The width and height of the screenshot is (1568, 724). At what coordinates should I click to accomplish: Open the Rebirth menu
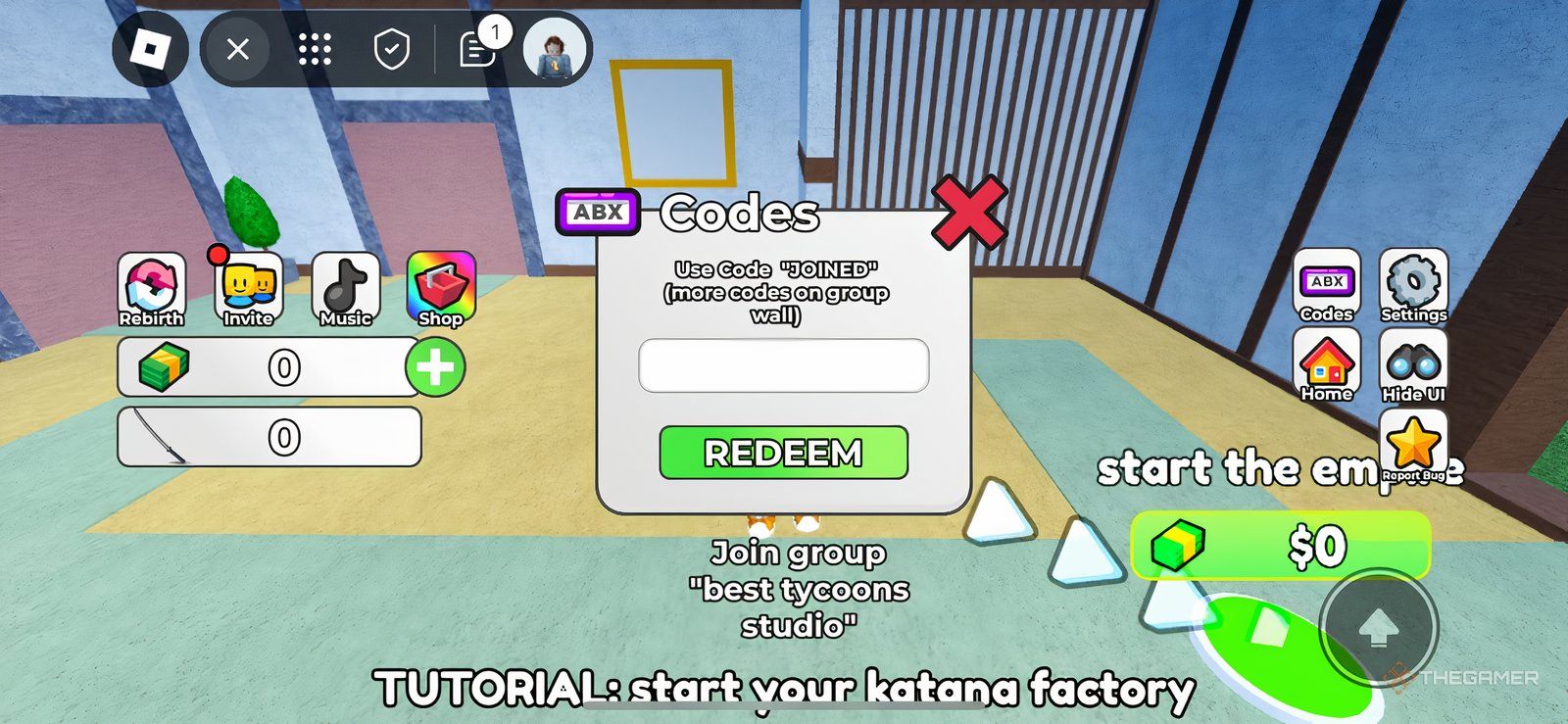point(151,286)
